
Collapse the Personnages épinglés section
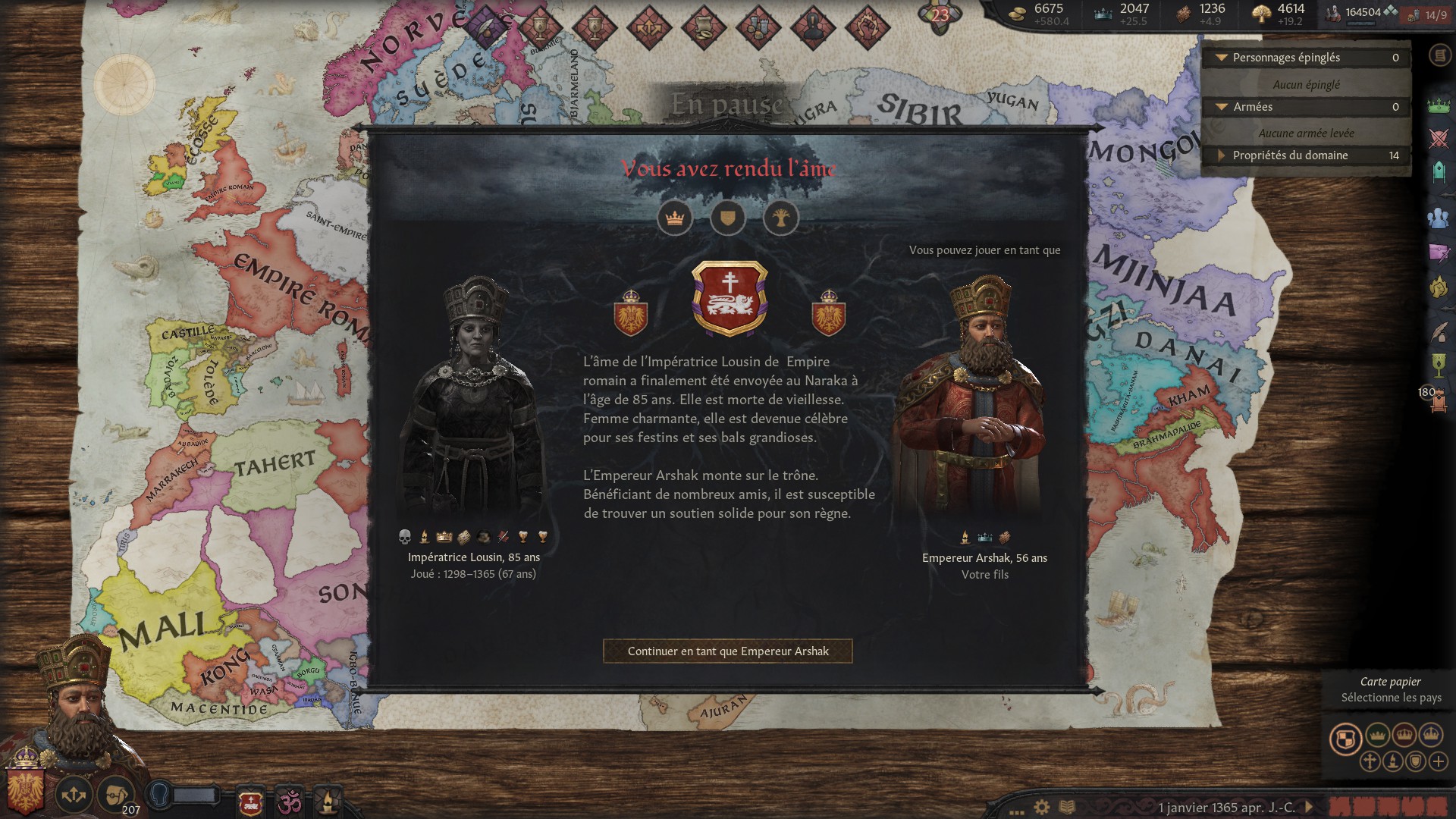pos(1222,58)
